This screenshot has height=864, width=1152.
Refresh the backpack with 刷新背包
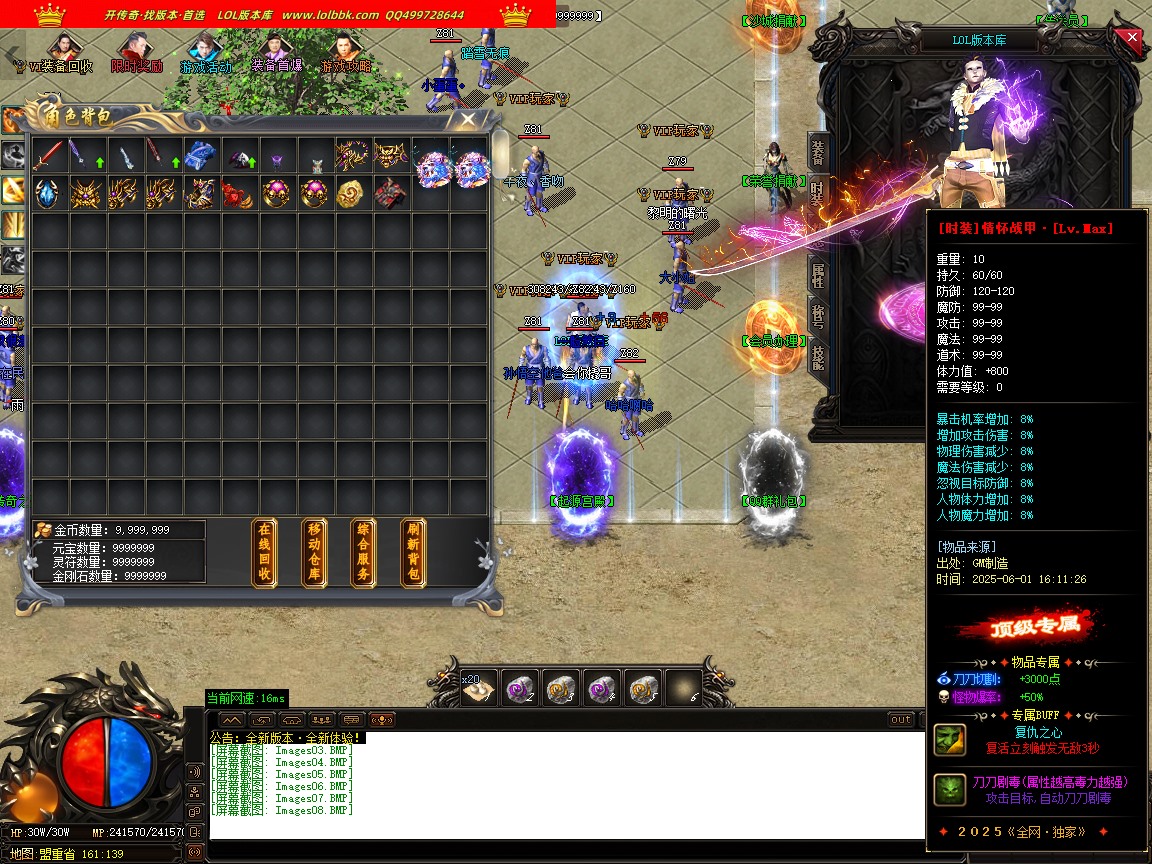click(413, 553)
